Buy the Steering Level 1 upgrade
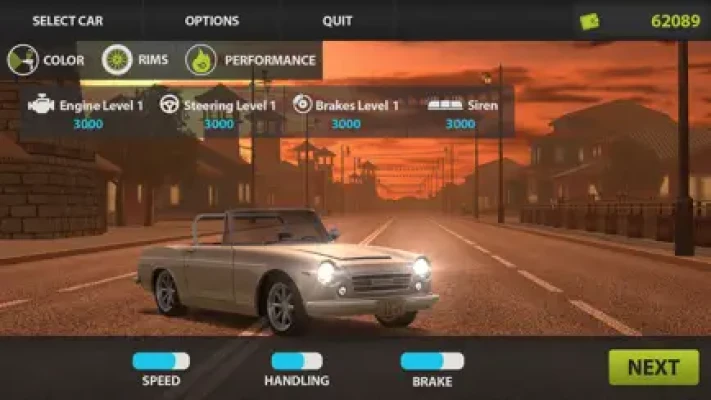Image resolution: width=711 pixels, height=400 pixels. [x=218, y=112]
